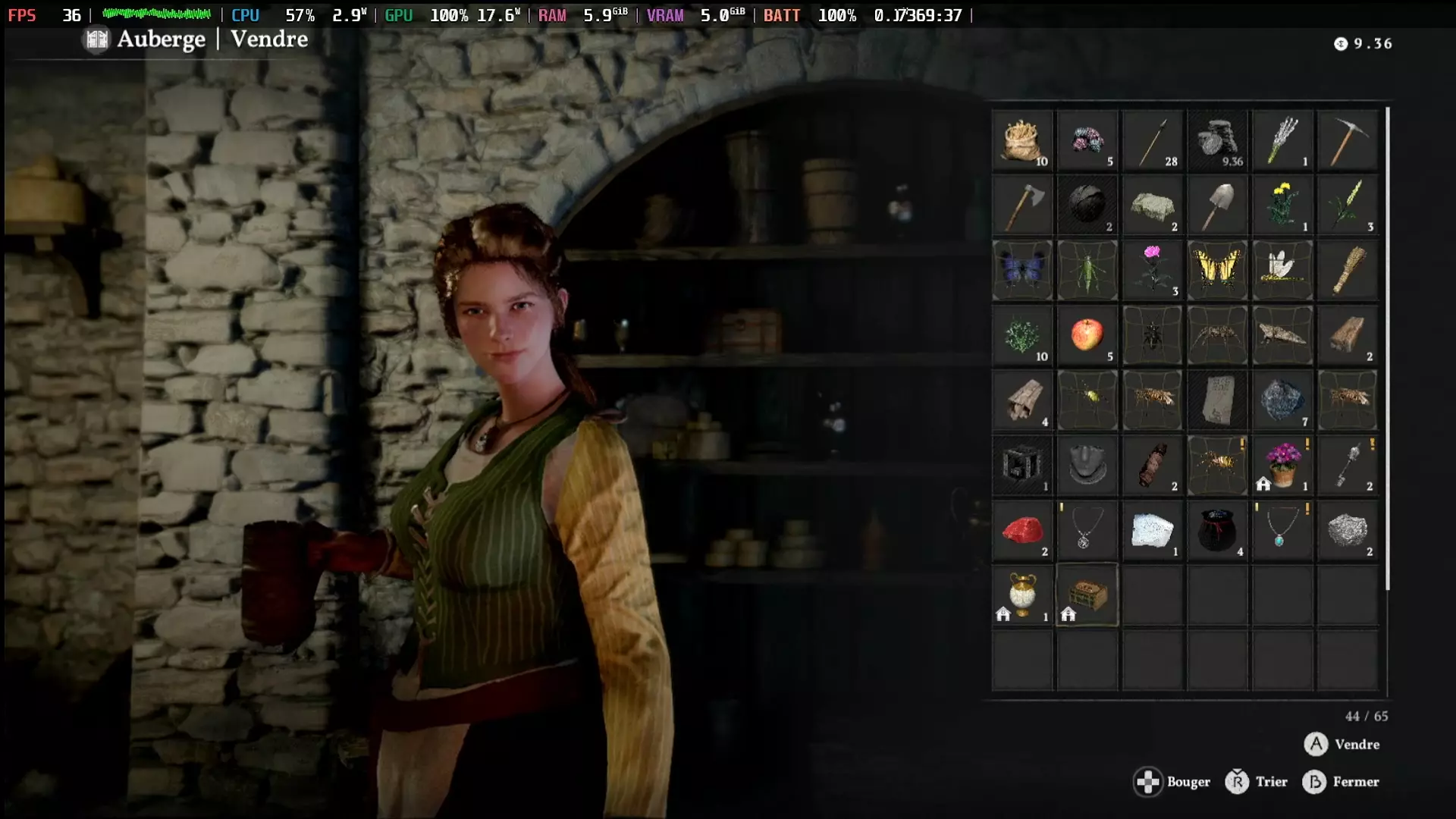Select the black pouch stack of four
Image resolution: width=1456 pixels, height=819 pixels.
pyautogui.click(x=1218, y=531)
